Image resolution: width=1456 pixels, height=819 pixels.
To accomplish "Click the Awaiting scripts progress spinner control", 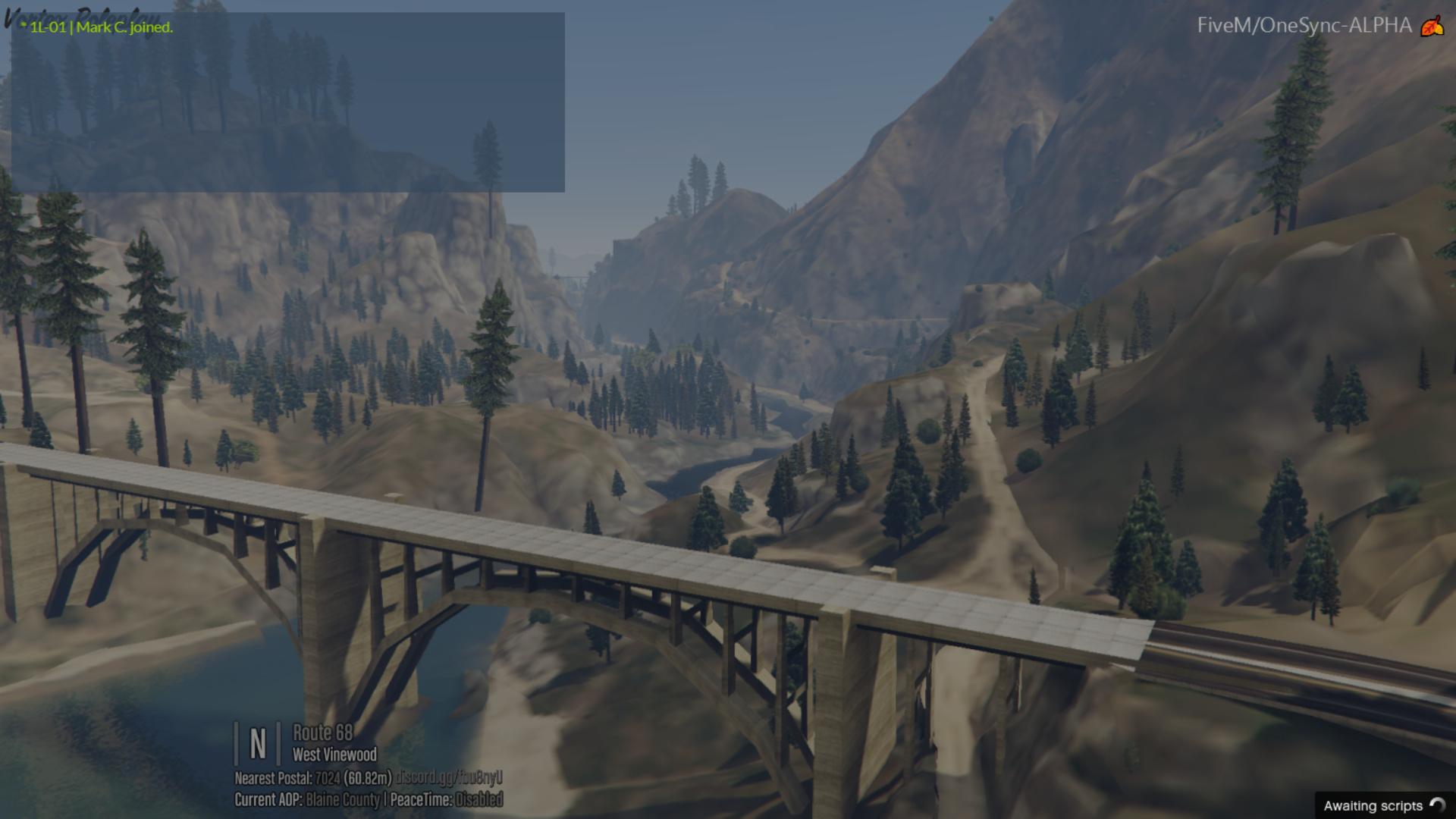I will [x=1436, y=805].
